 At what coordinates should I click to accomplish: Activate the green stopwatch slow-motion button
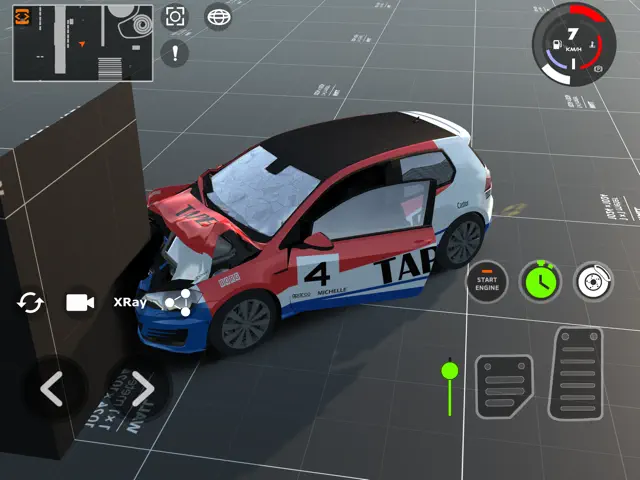click(x=541, y=282)
